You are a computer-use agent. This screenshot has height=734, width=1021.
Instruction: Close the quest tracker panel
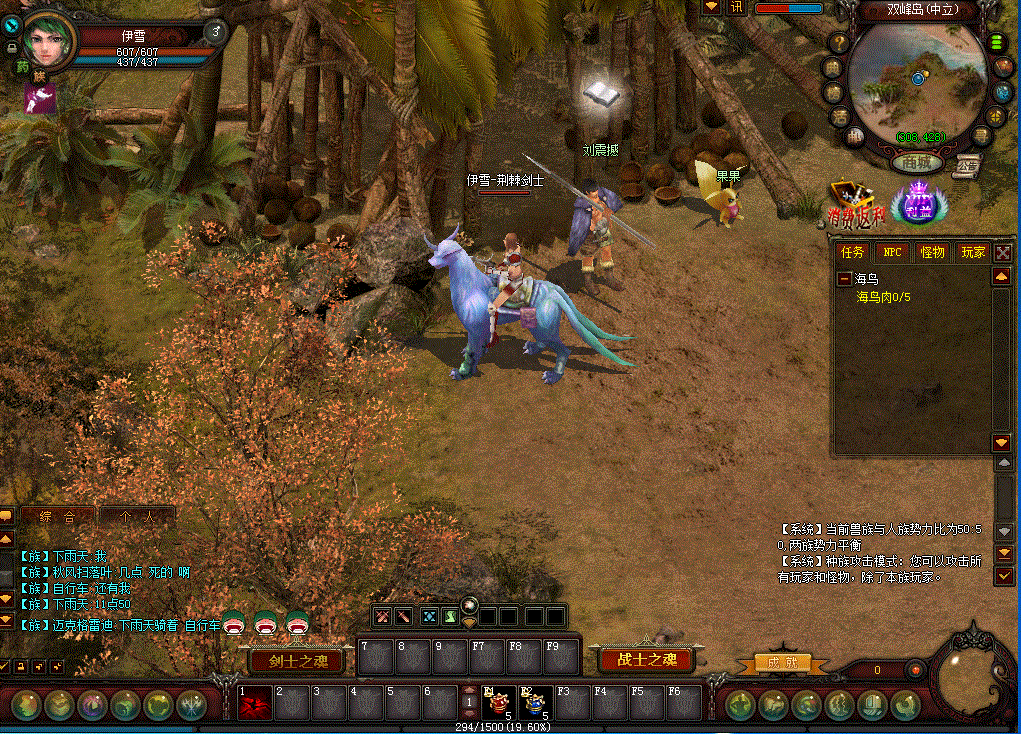[x=1003, y=253]
